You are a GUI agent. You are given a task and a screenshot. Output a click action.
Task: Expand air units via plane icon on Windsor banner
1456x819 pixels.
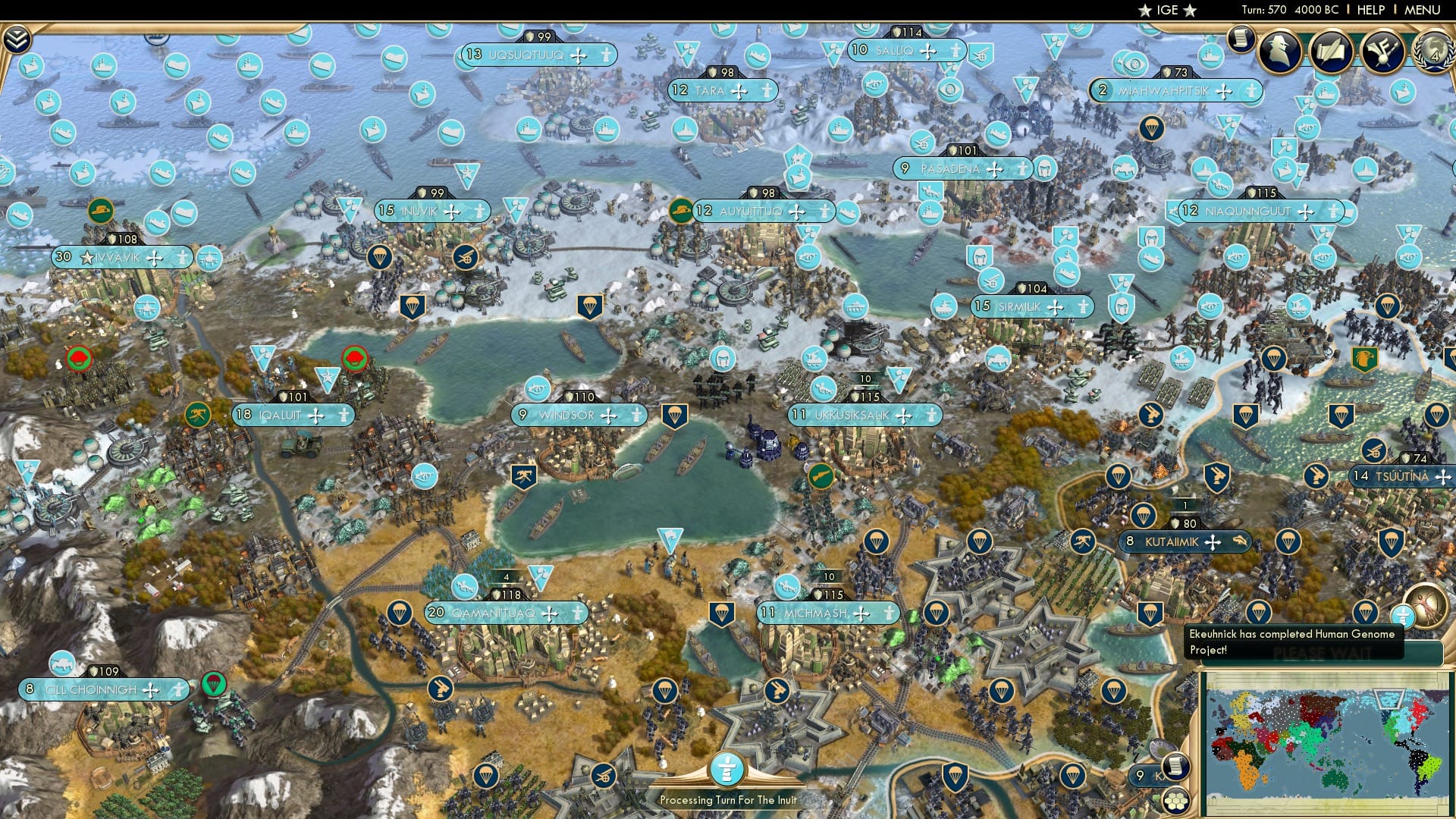[x=608, y=415]
